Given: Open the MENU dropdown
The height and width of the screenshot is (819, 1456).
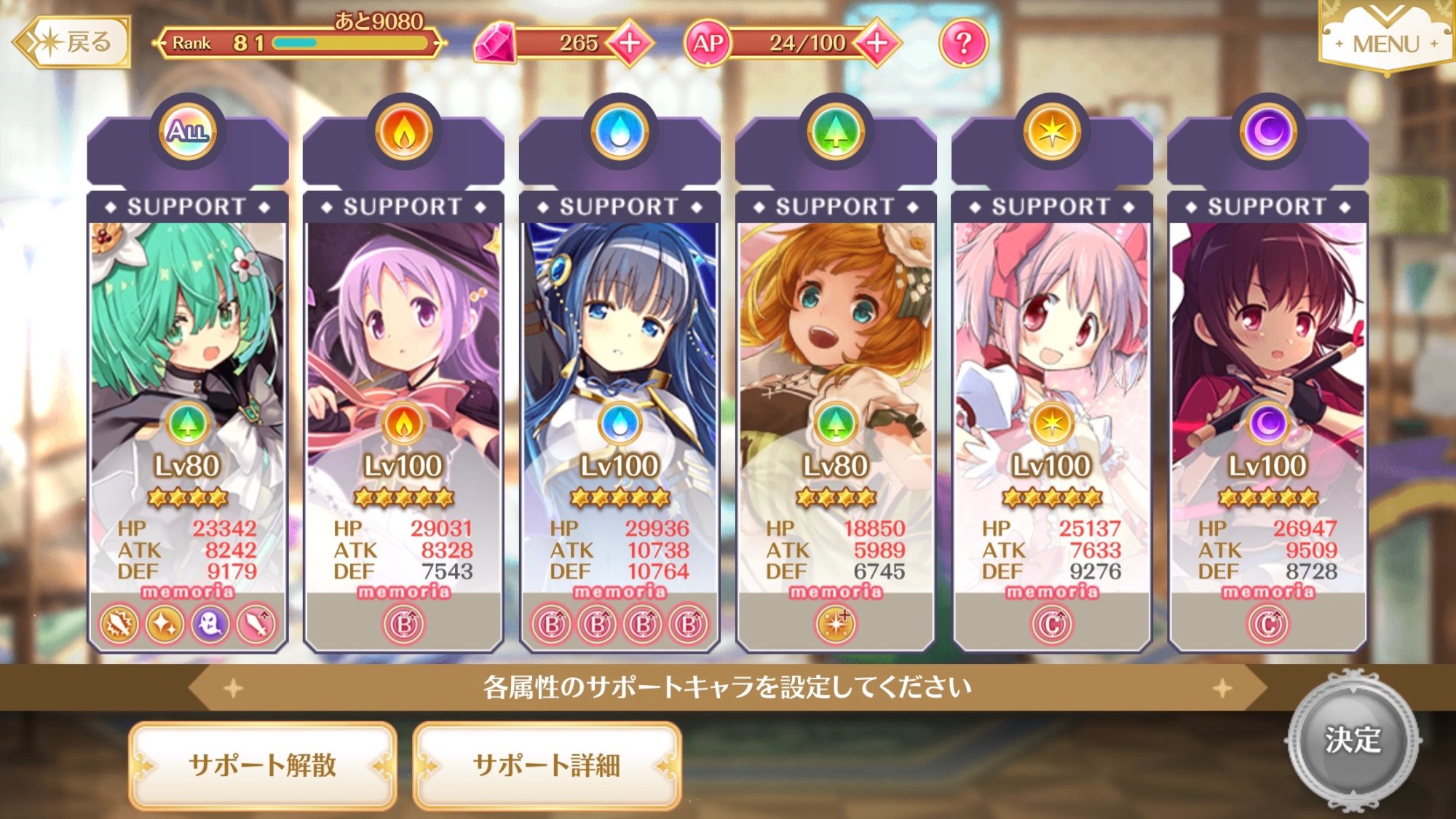Looking at the screenshot, I should click(x=1386, y=40).
